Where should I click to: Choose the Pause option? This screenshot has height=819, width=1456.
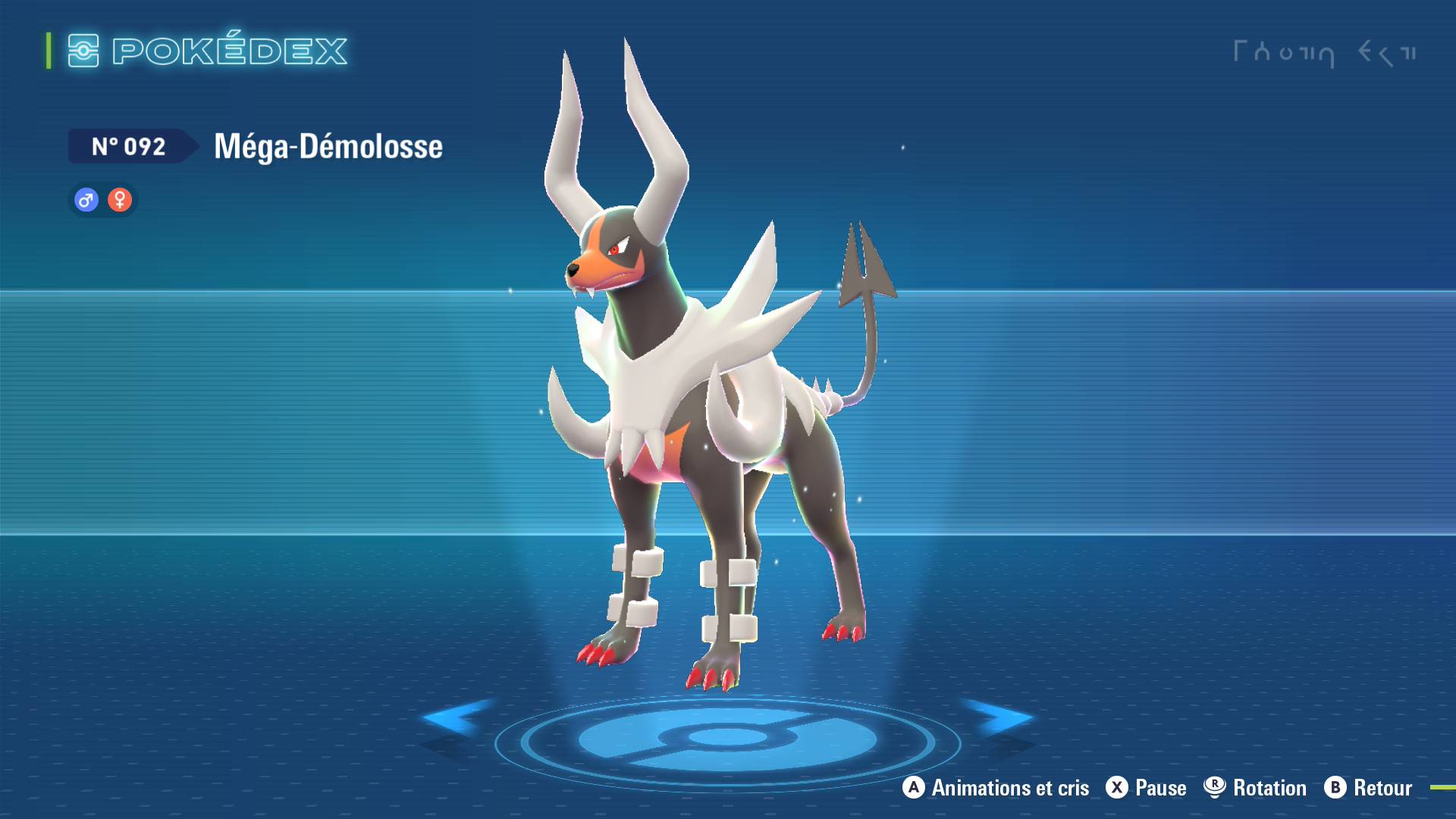tap(1146, 788)
